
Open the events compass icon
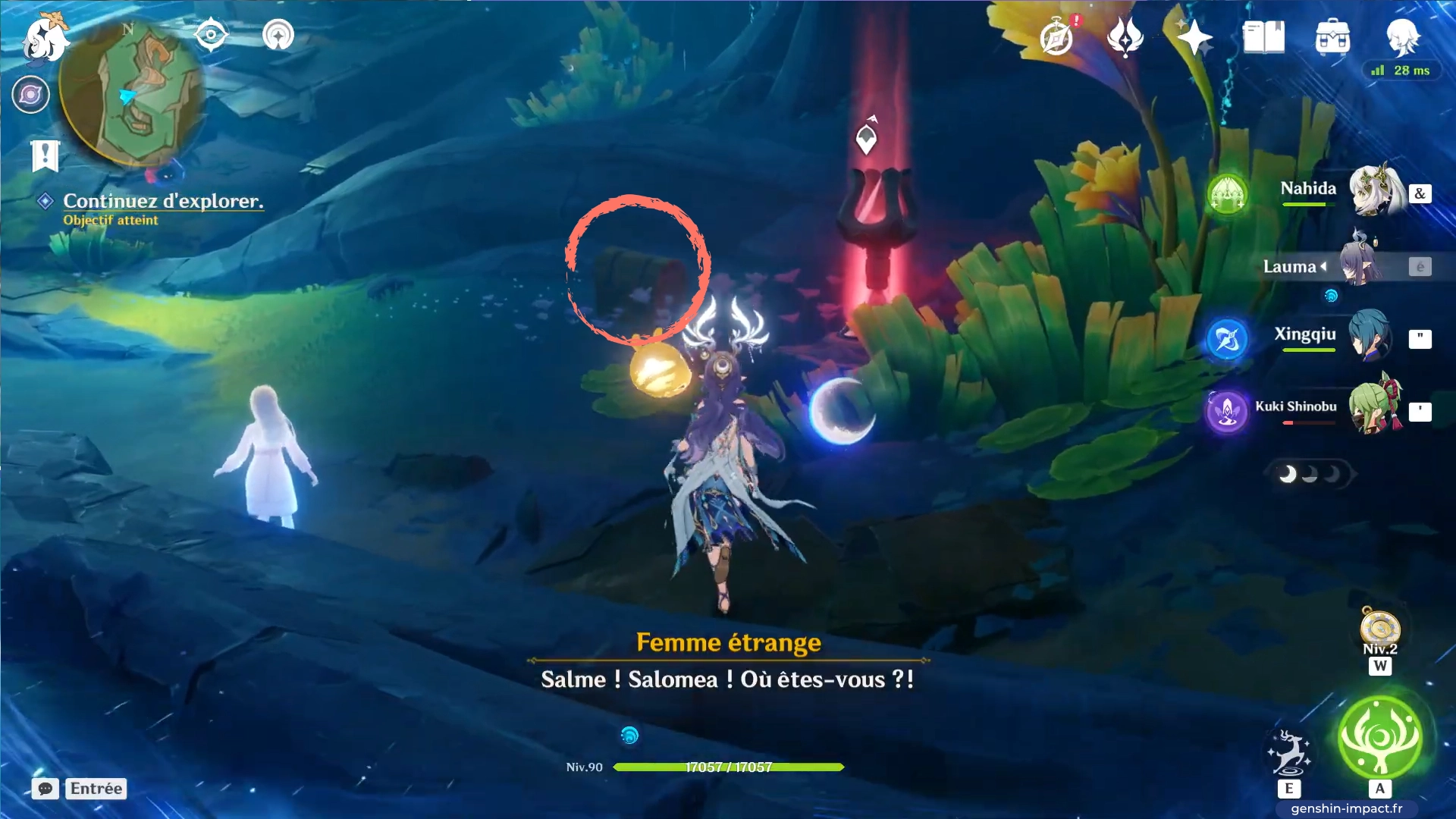(x=1057, y=37)
